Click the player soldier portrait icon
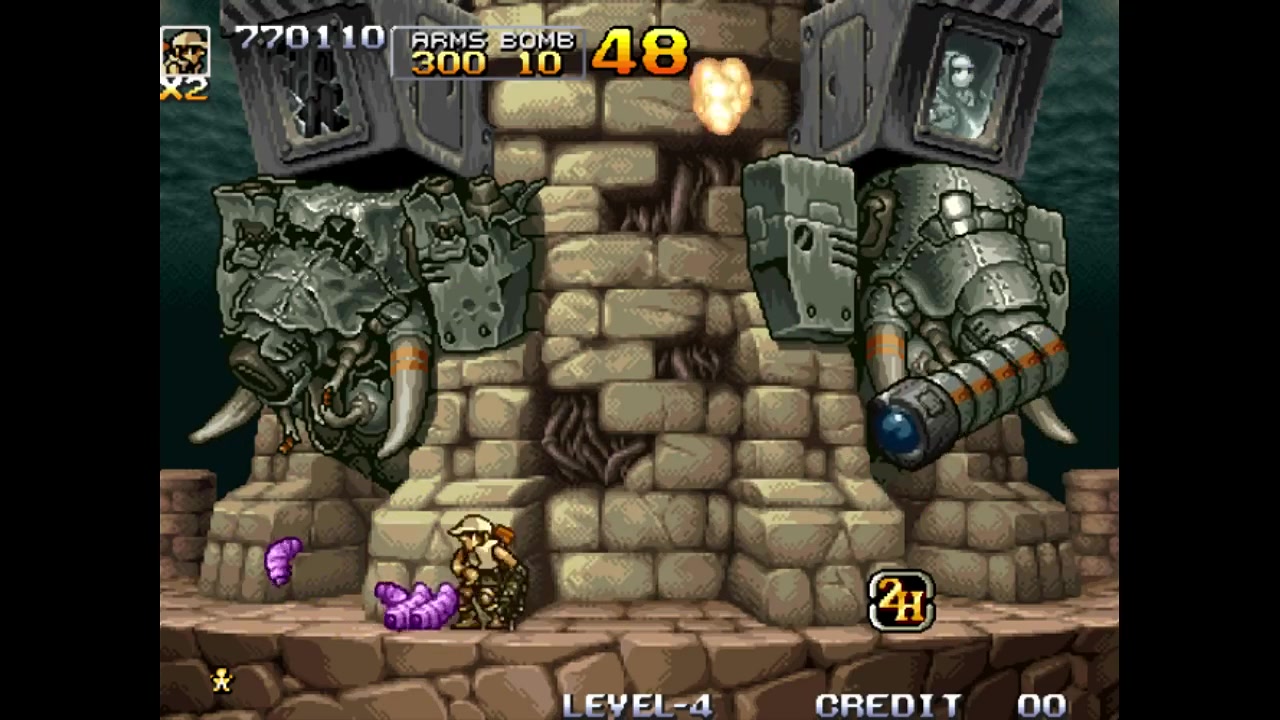1280x720 pixels. coord(186,52)
